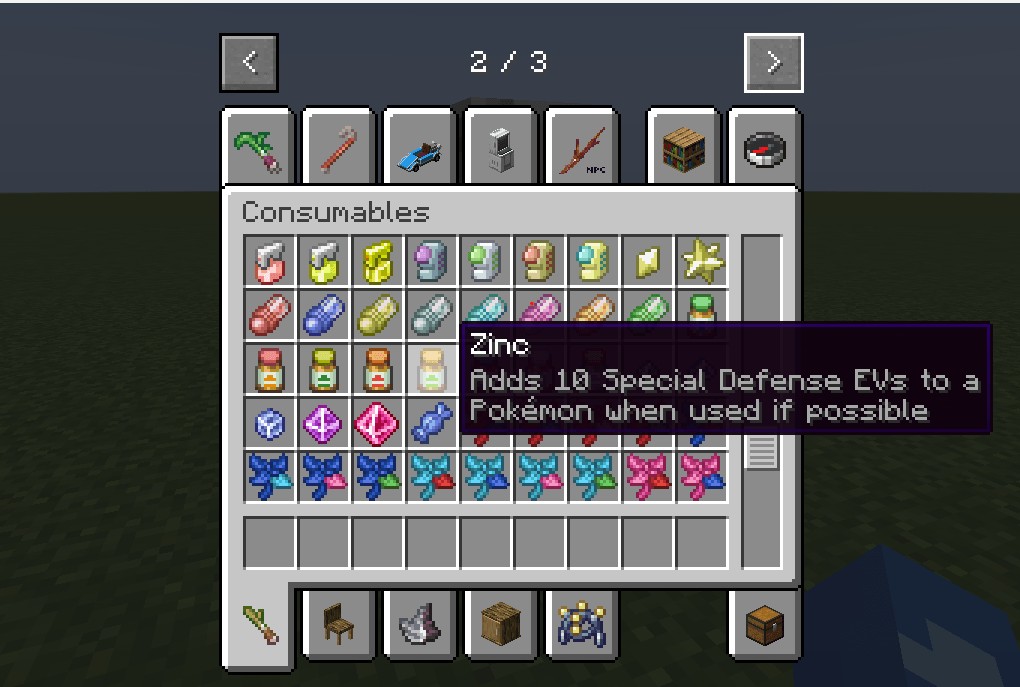Open the blue orb ornament tab

tap(583, 625)
